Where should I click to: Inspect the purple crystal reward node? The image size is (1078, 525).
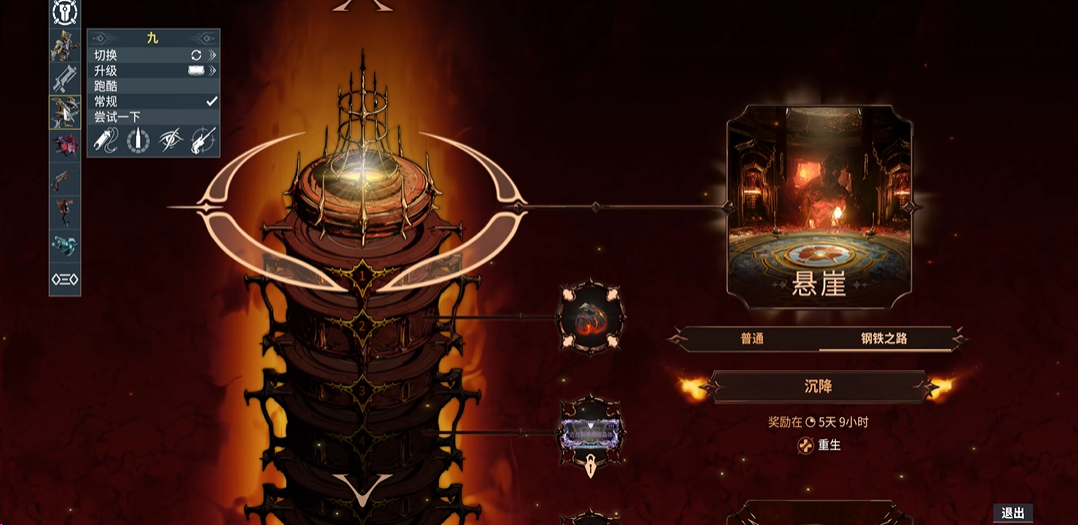pyautogui.click(x=591, y=432)
